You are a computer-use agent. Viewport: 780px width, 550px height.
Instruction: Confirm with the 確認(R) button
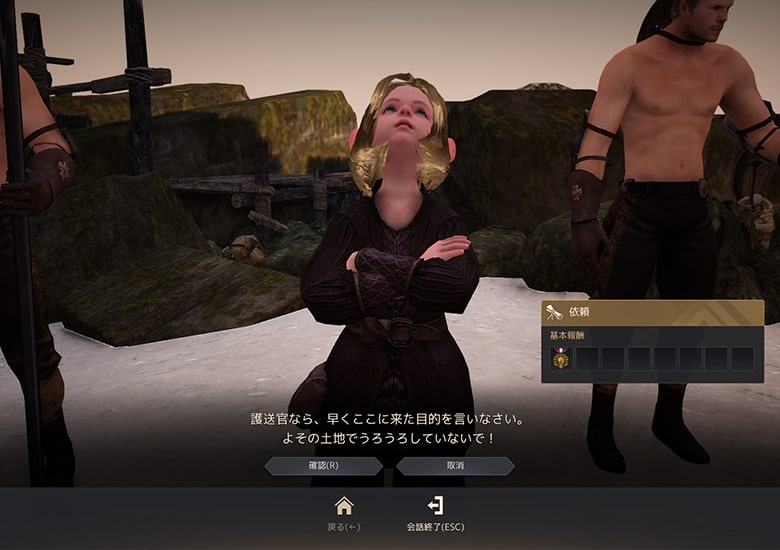pyautogui.click(x=323, y=466)
